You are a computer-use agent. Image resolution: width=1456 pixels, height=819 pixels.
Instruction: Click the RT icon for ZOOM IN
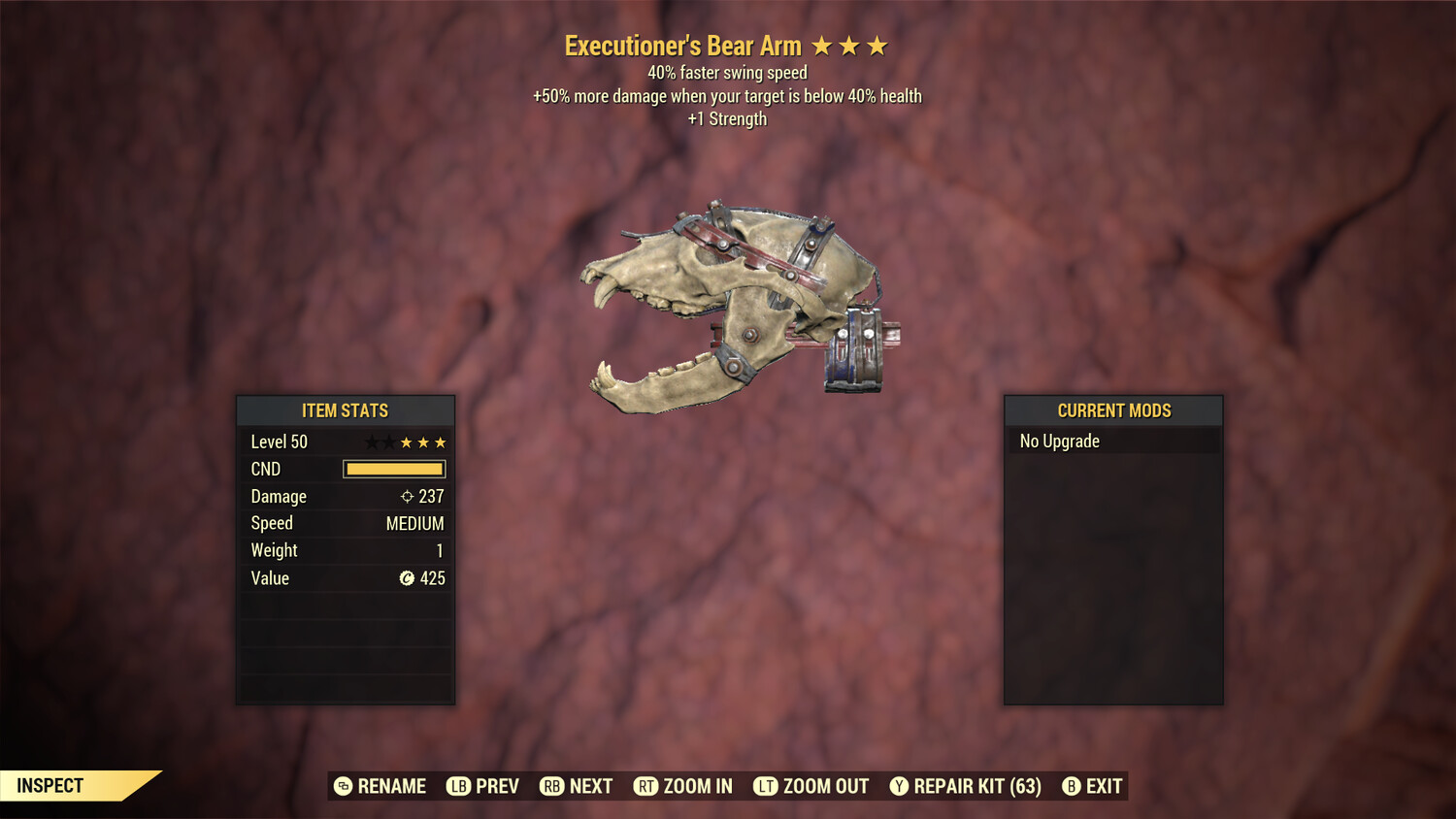coord(645,786)
